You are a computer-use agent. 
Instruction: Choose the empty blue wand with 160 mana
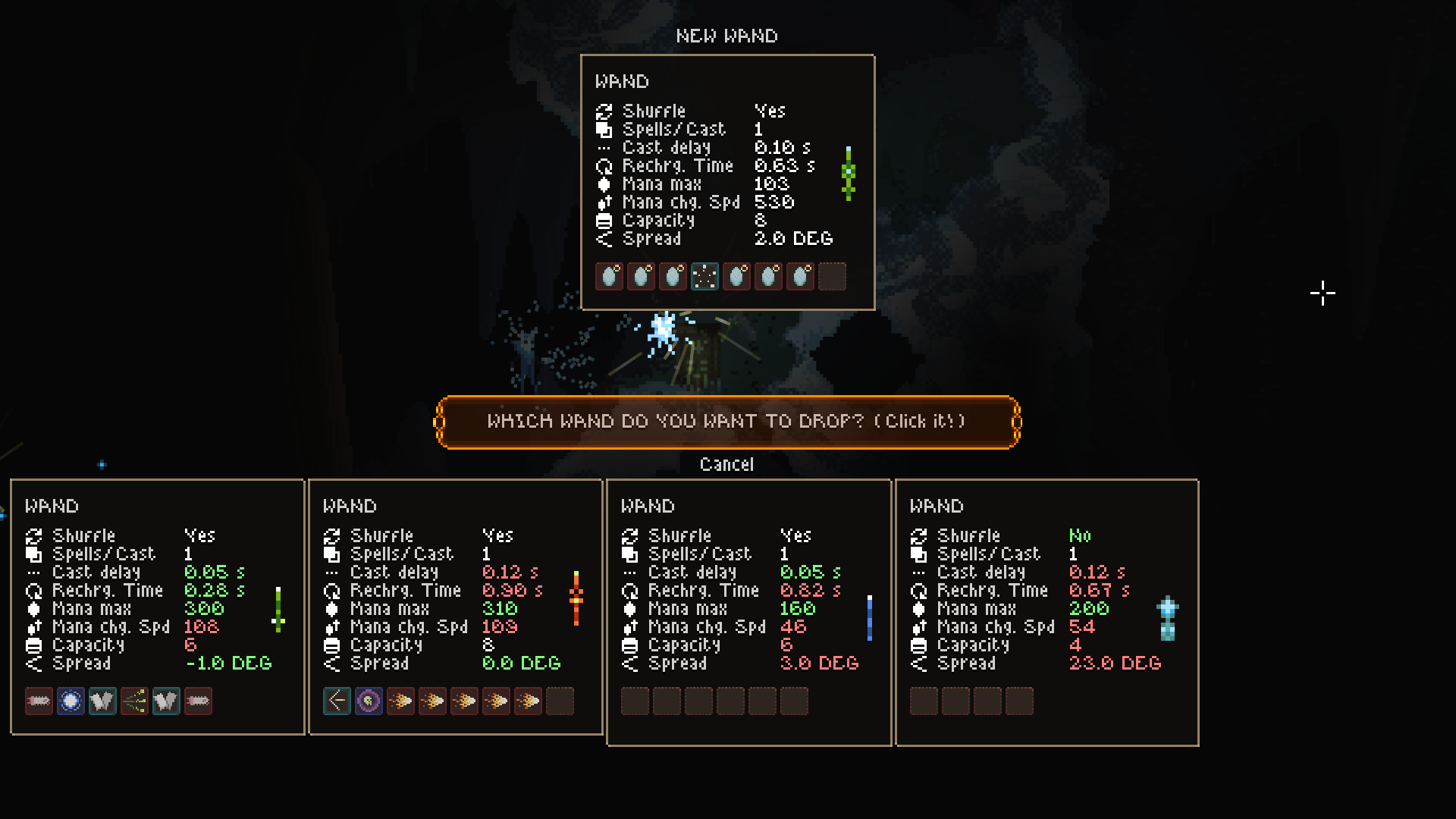[748, 612]
